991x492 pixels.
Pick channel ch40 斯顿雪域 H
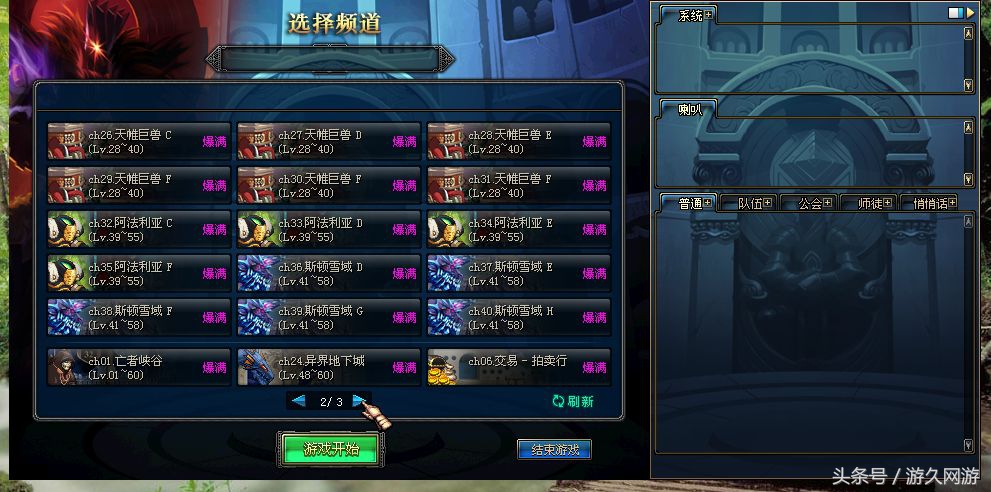pyautogui.click(x=519, y=317)
